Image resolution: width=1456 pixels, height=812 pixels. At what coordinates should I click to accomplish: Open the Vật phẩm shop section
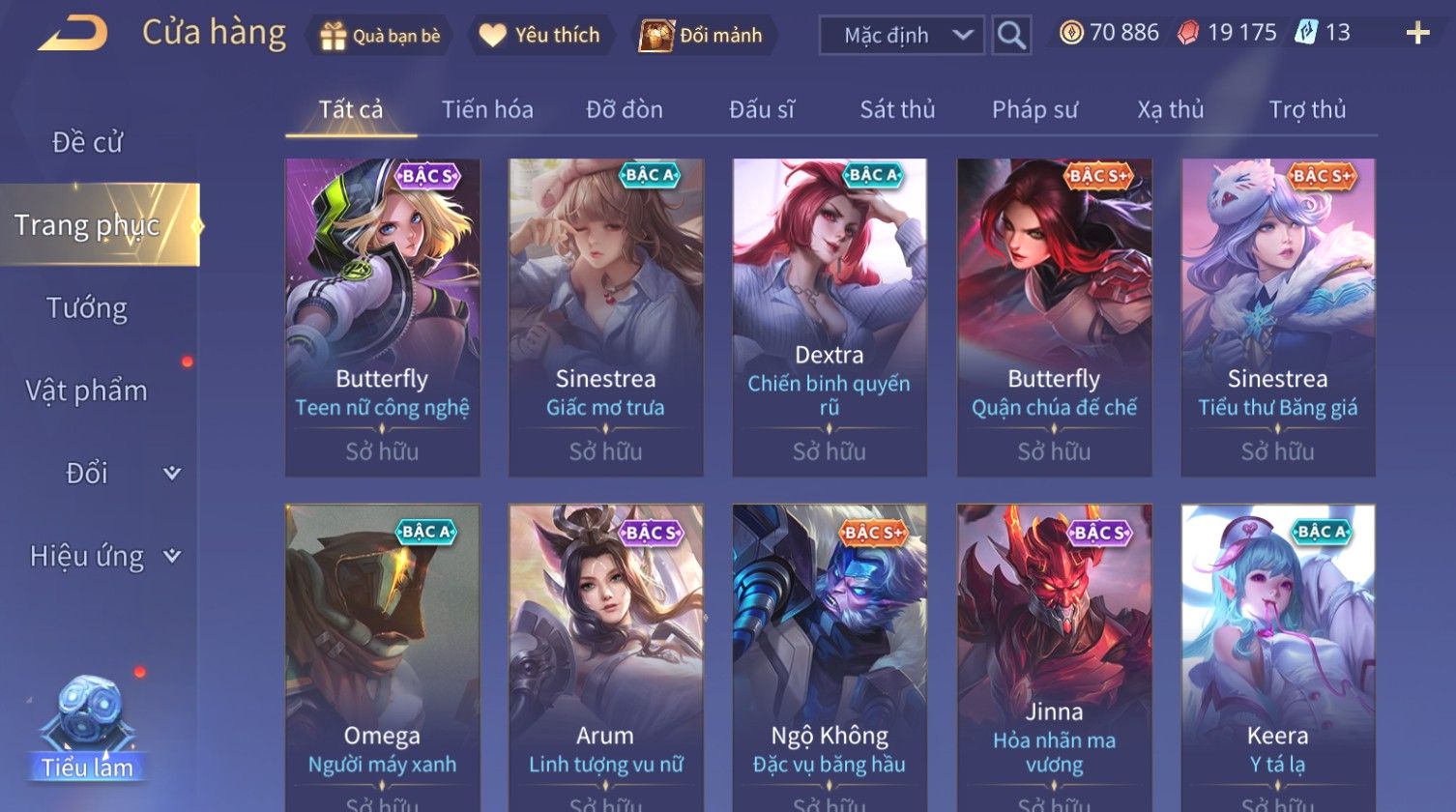click(87, 391)
